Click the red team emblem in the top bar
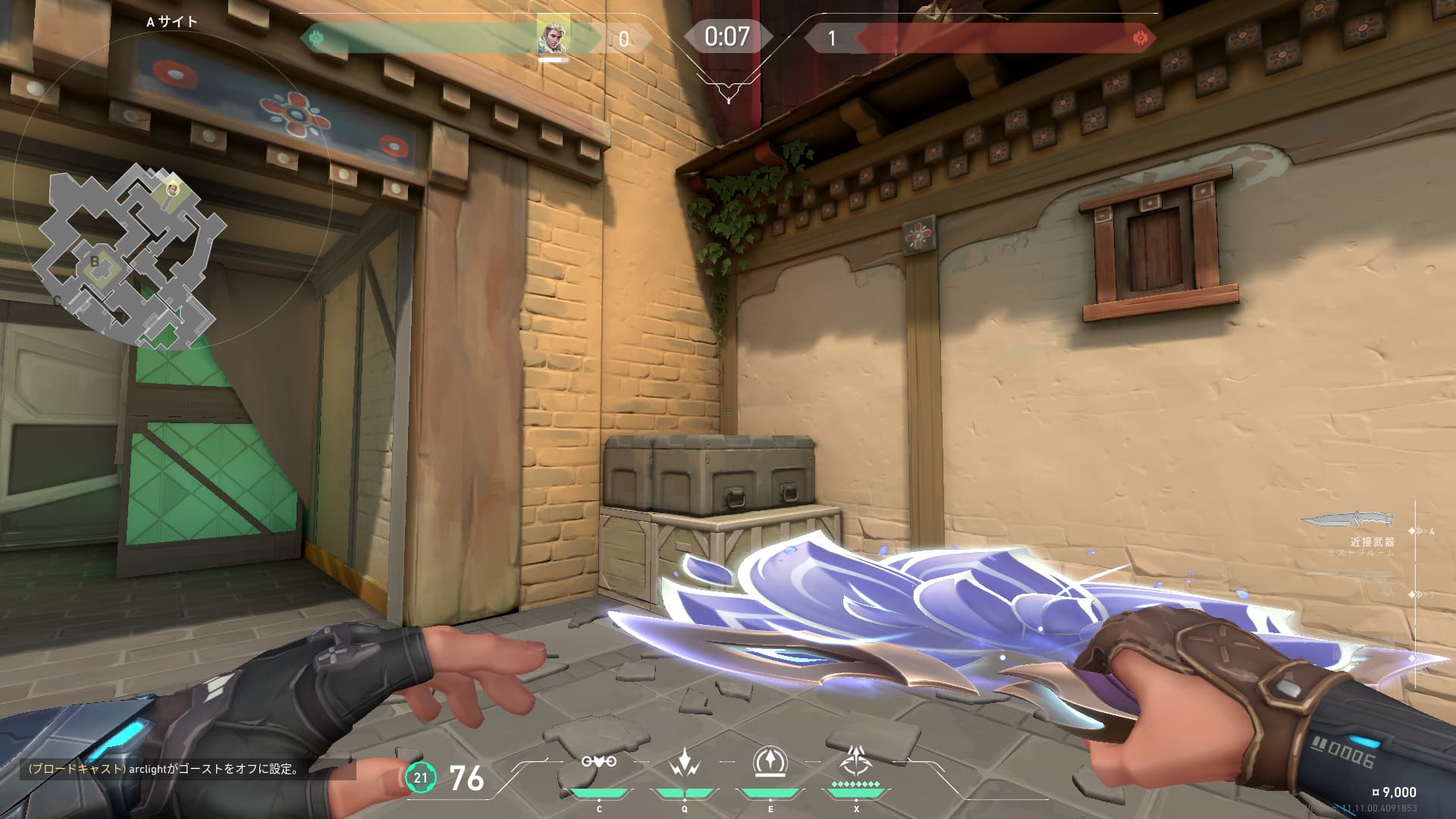The height and width of the screenshot is (819, 1456). click(x=1139, y=38)
